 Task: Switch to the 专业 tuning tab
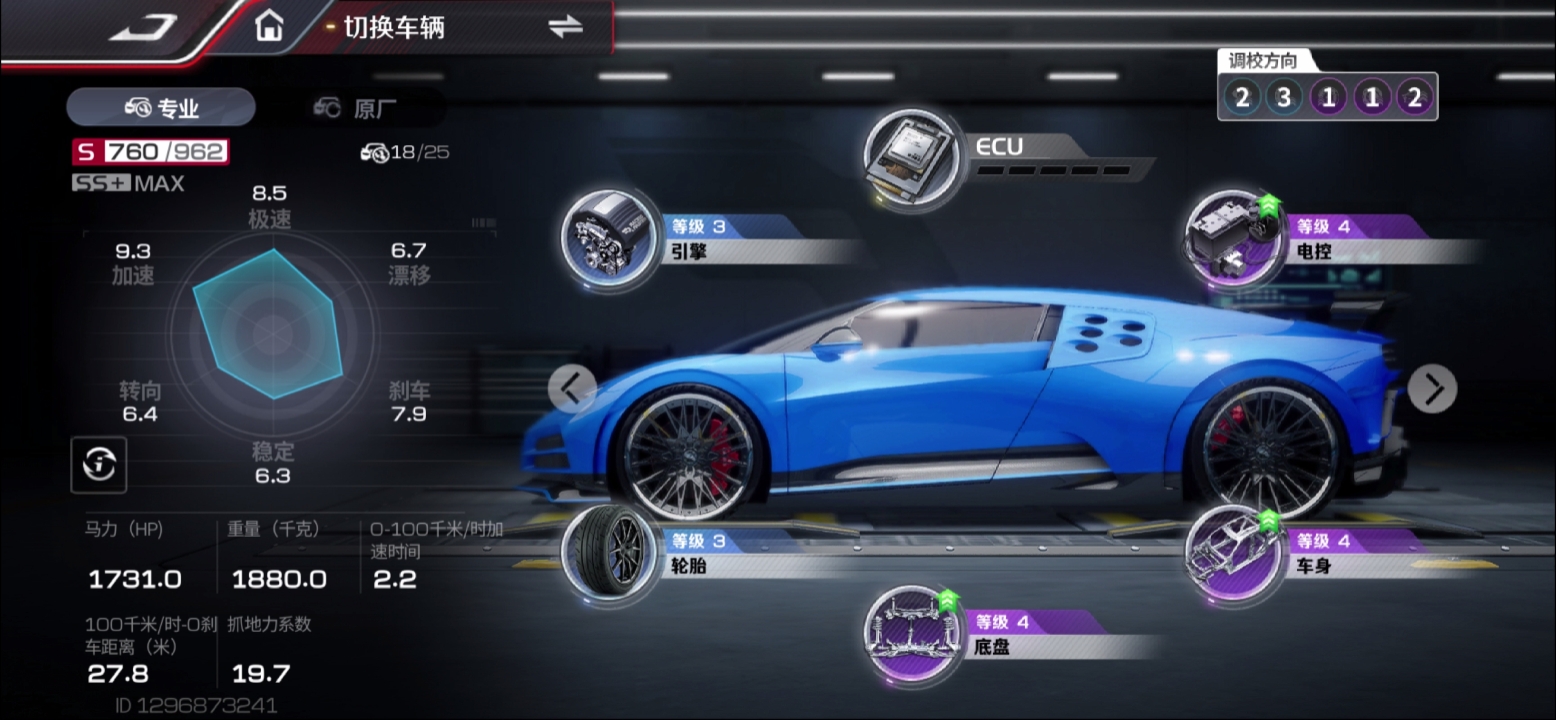(161, 108)
